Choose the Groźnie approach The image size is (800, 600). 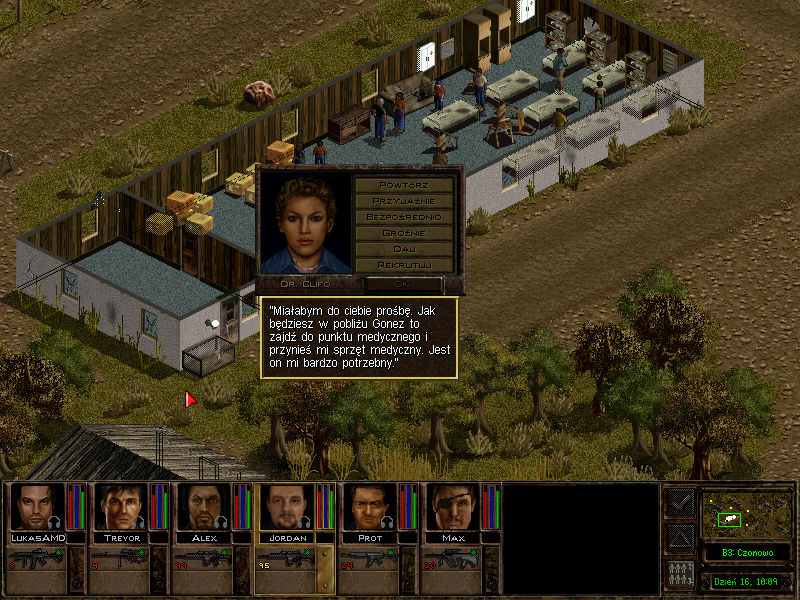(x=404, y=233)
